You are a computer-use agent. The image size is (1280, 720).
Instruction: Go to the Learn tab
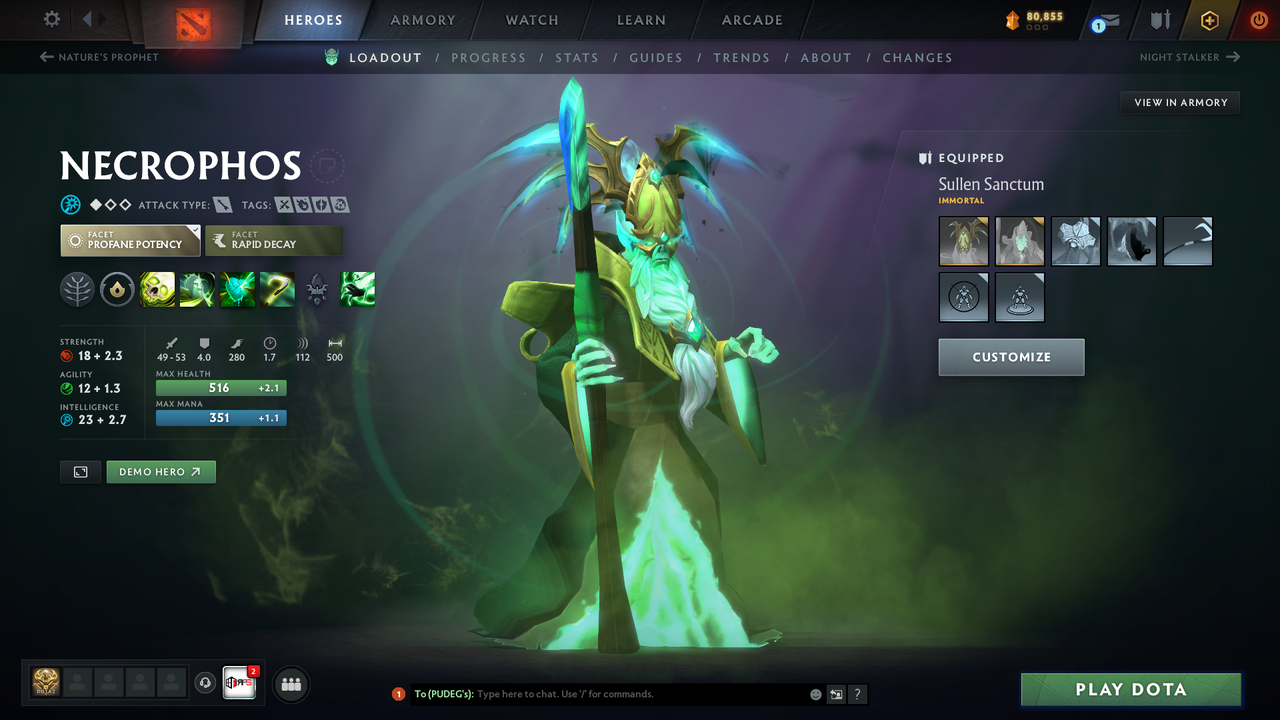641,20
